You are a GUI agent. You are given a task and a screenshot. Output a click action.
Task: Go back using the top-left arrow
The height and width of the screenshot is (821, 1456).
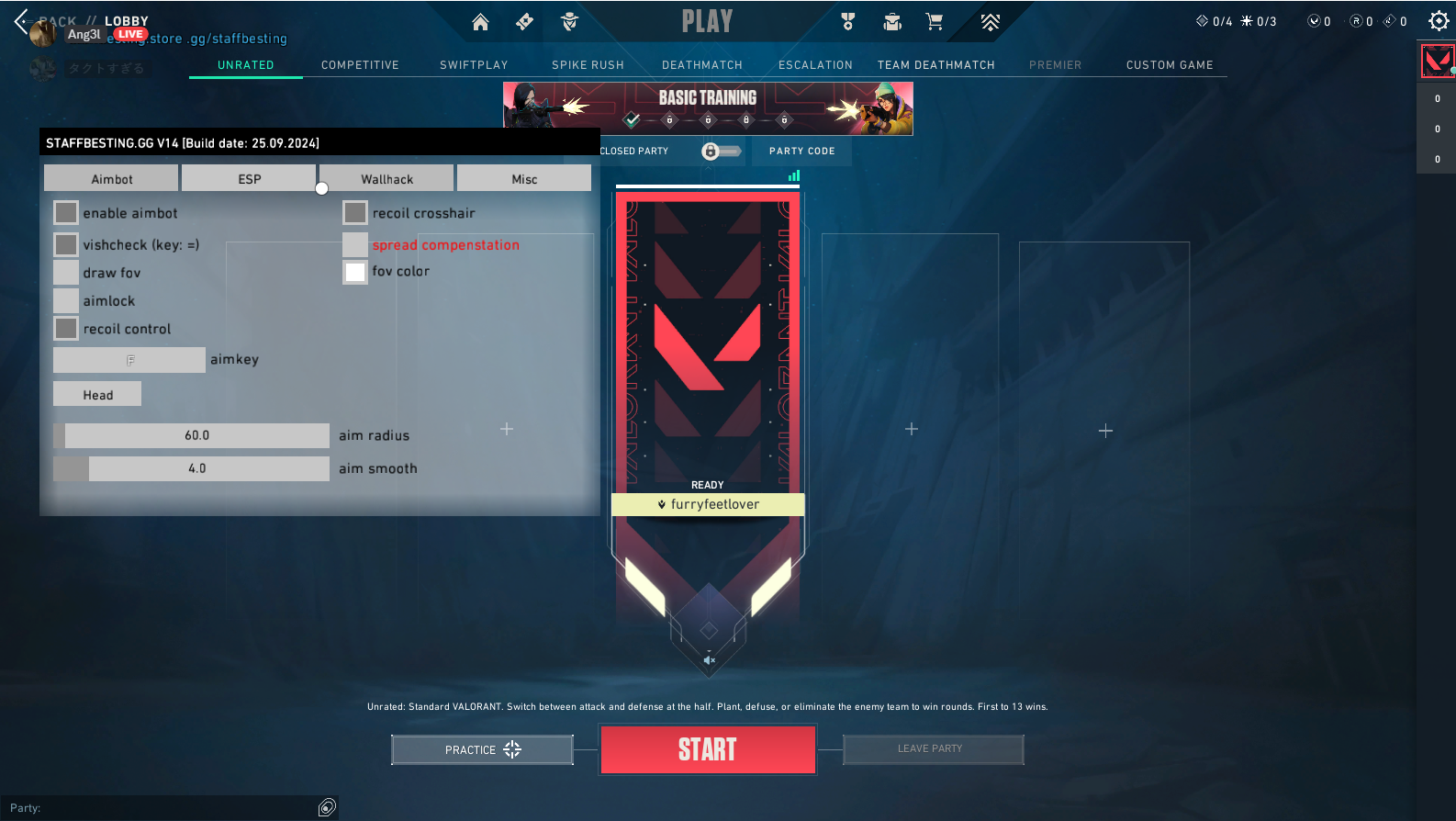pos(21,20)
